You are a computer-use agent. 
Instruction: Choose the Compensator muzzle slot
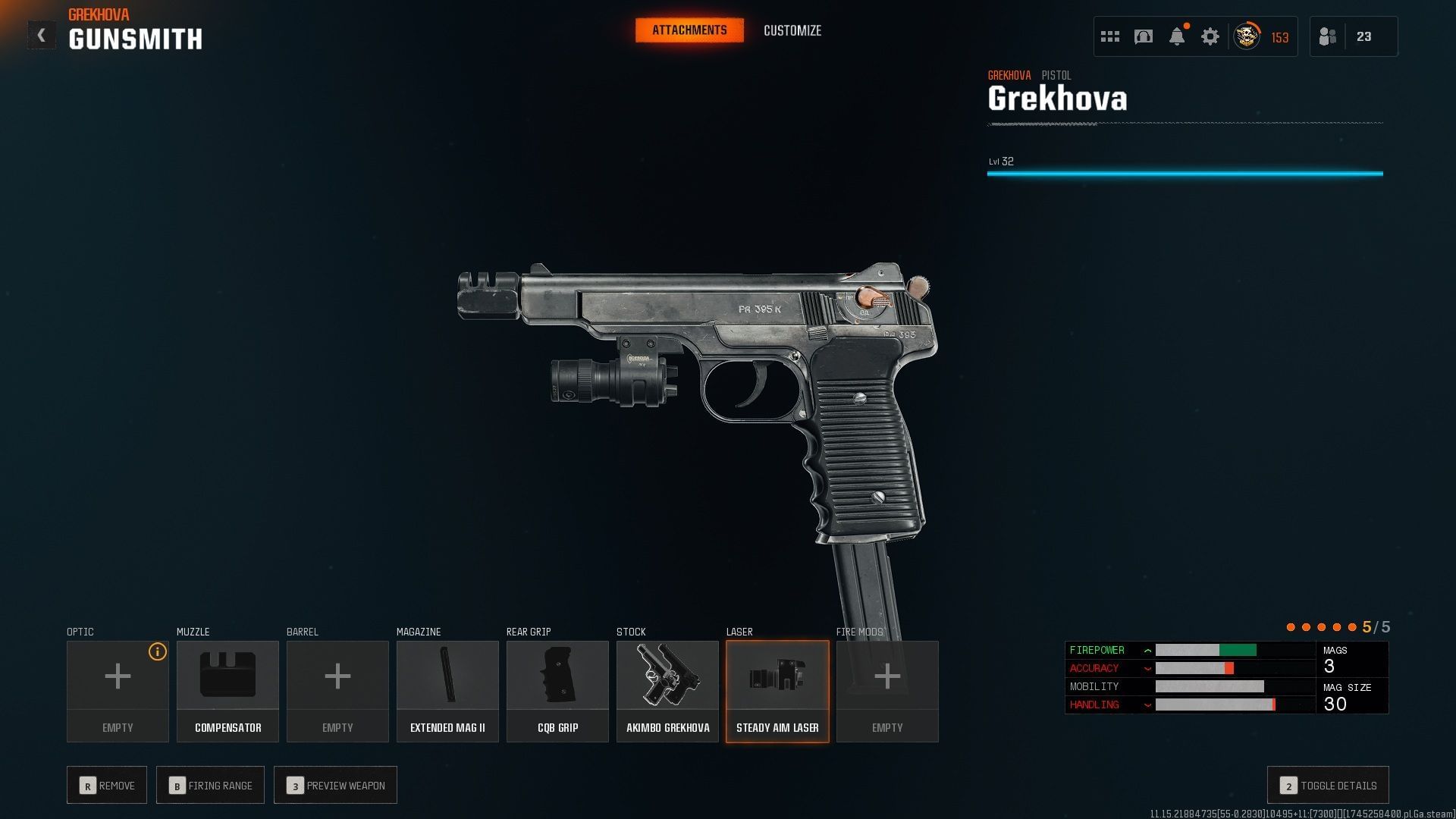[x=227, y=691]
